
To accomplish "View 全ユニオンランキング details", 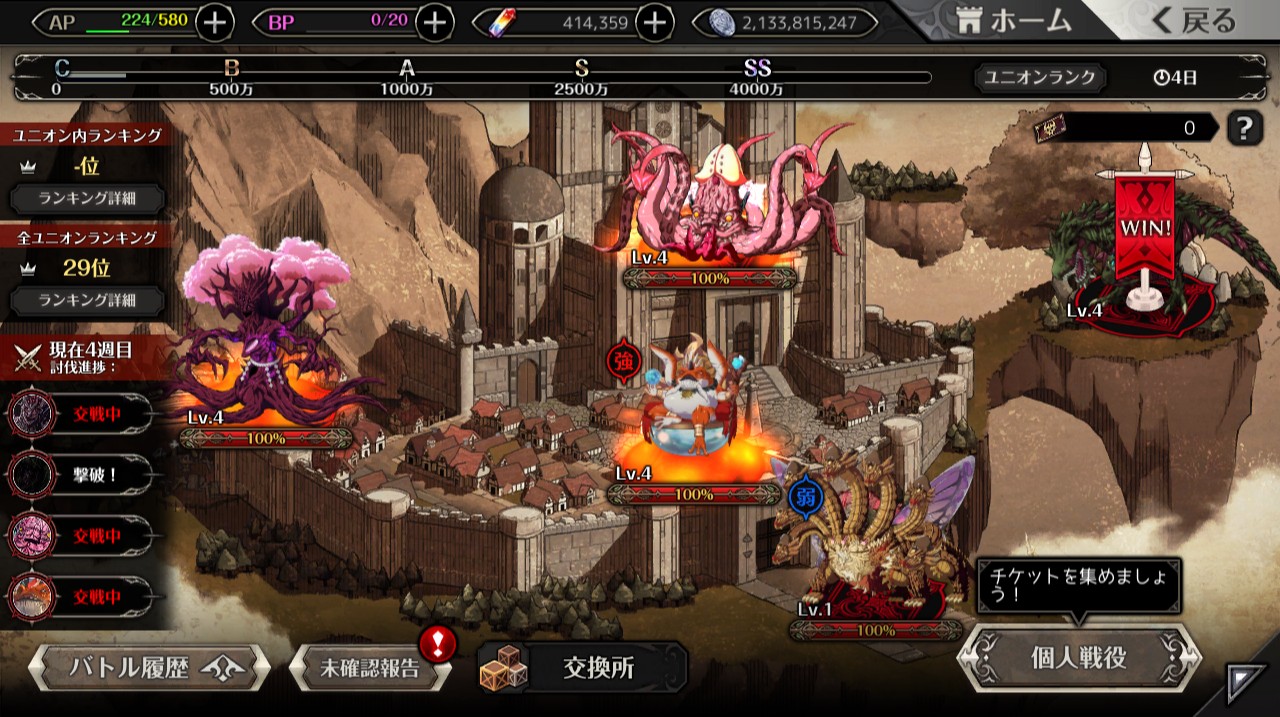I will (x=87, y=299).
